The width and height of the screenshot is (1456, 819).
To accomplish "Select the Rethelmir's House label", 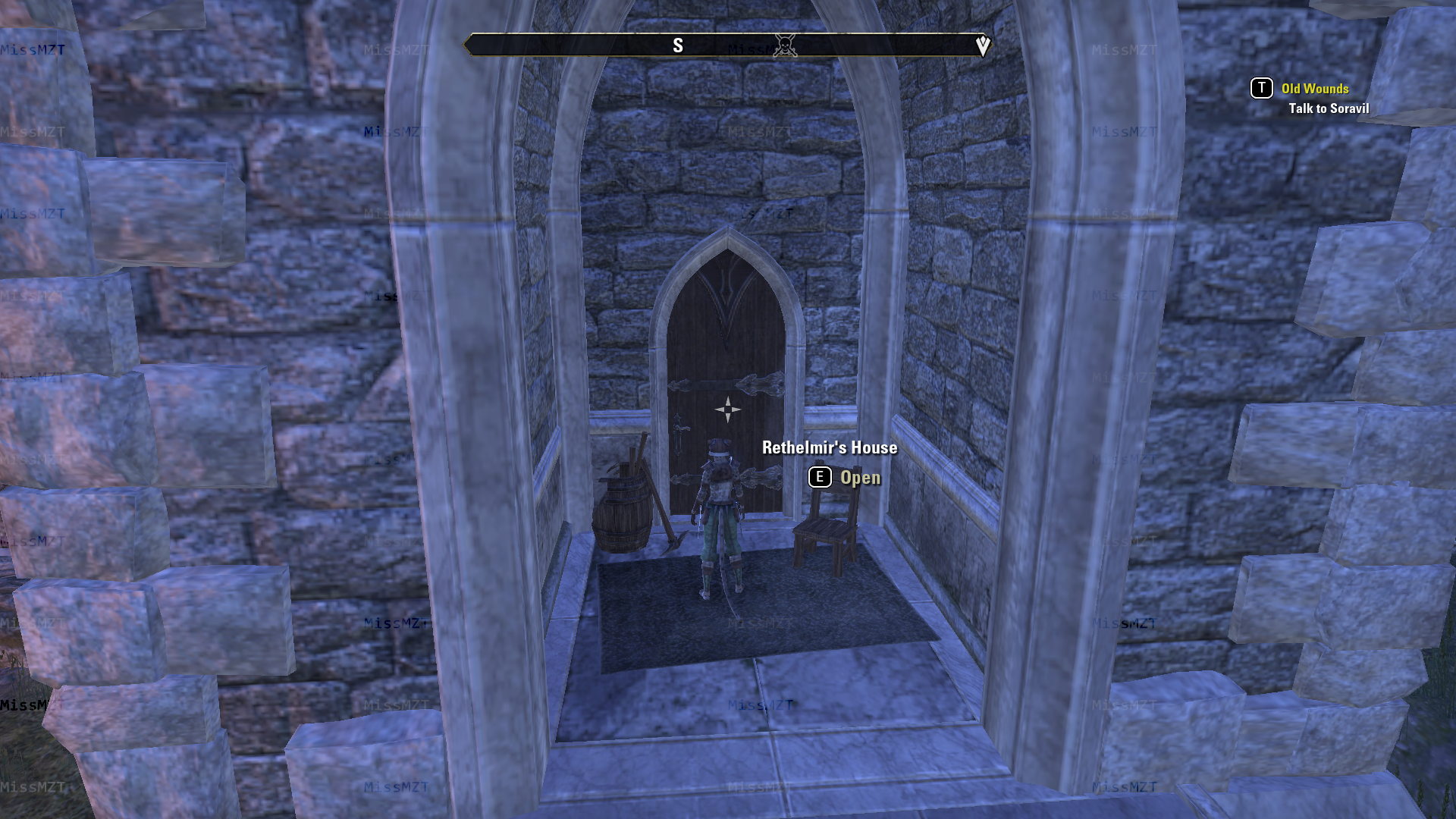I will coord(829,447).
